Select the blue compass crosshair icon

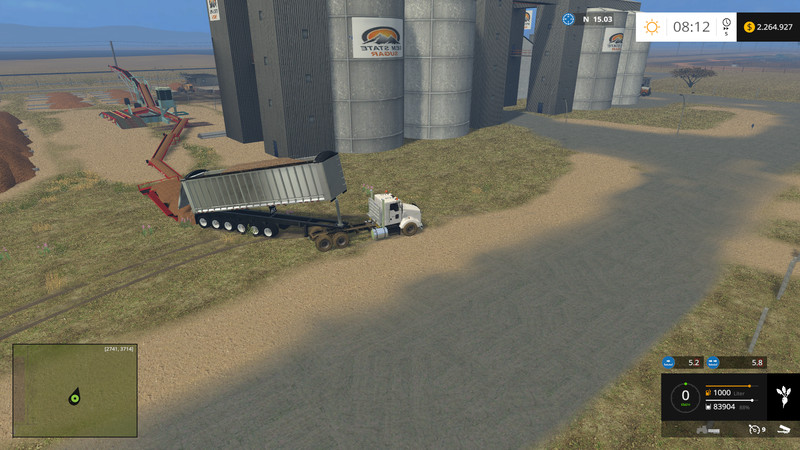(x=569, y=18)
